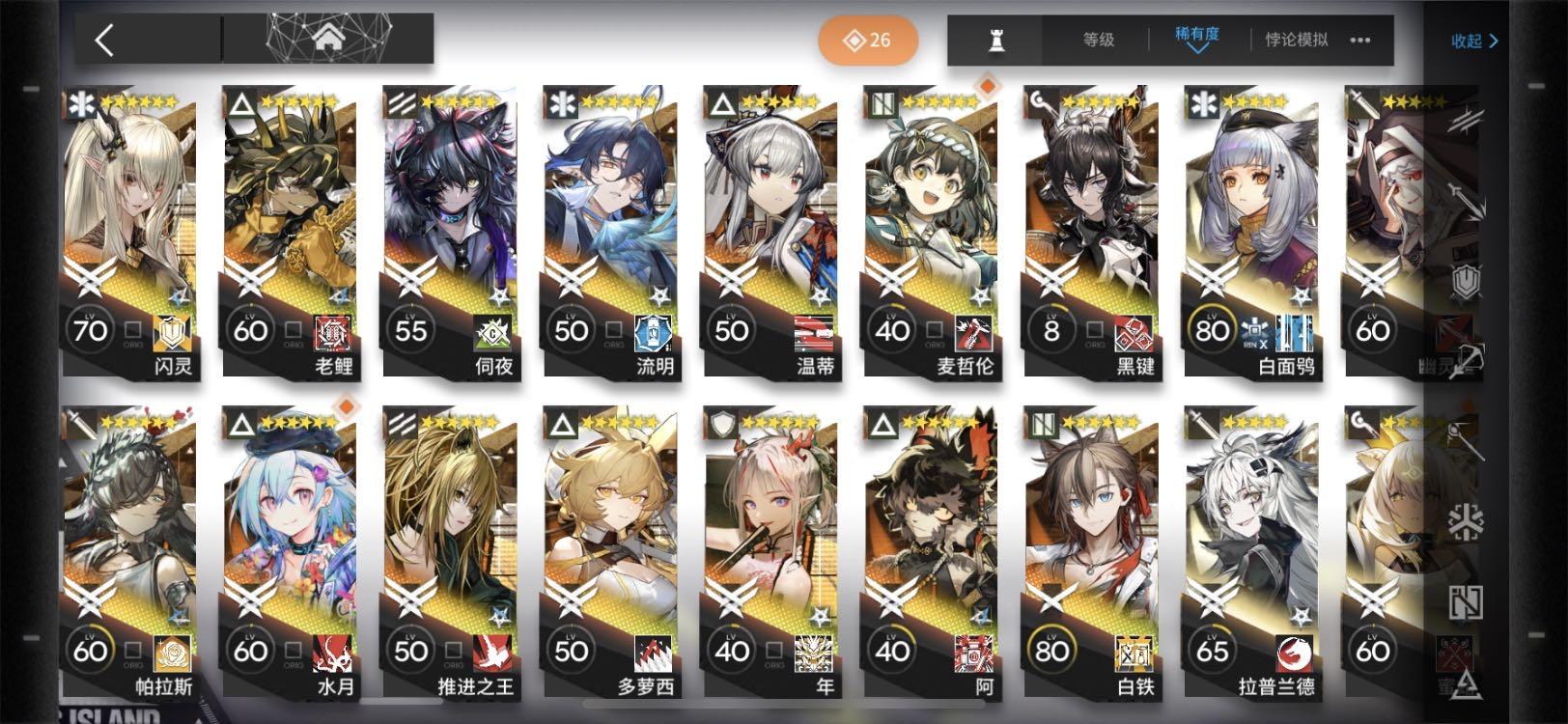This screenshot has width=1568, height=724.
Task: Tap the back arrow at top left
Action: 105,40
